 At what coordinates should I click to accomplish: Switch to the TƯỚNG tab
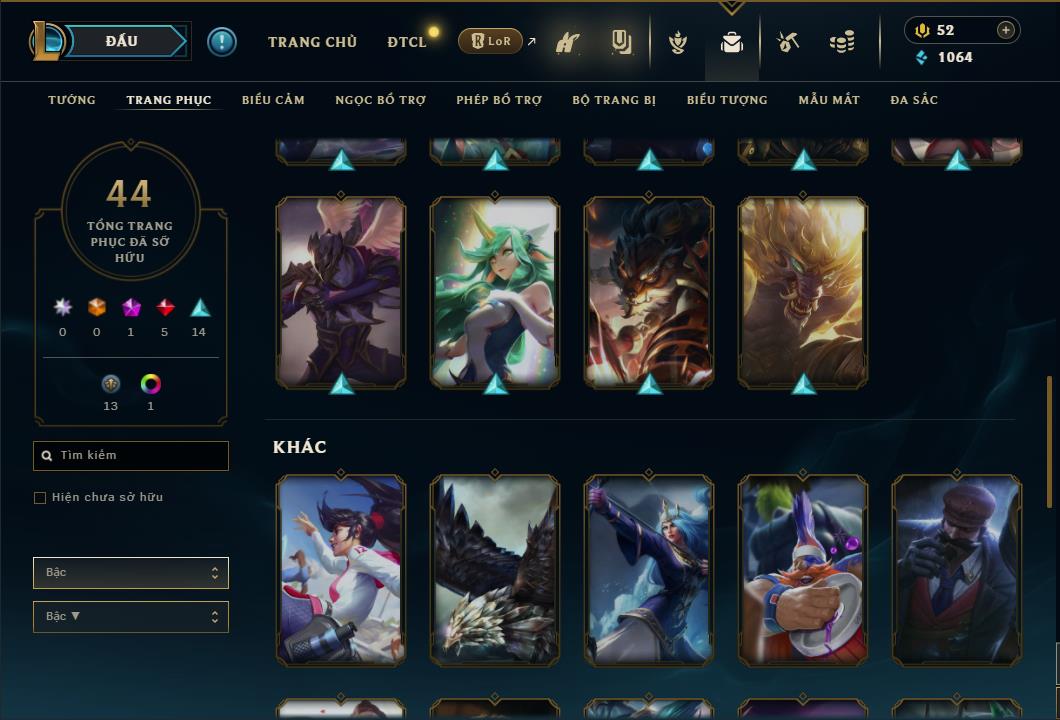[x=72, y=100]
